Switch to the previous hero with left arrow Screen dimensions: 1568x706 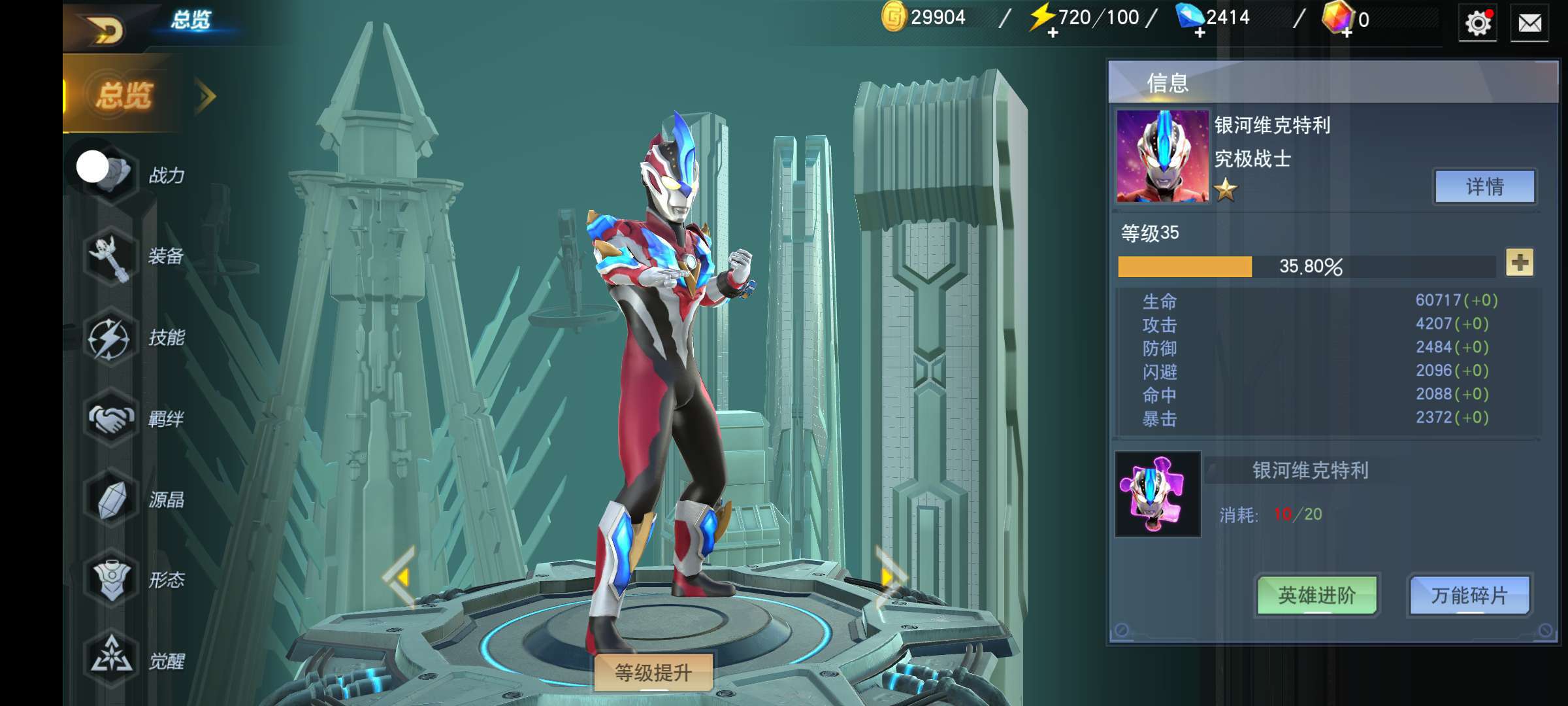400,577
